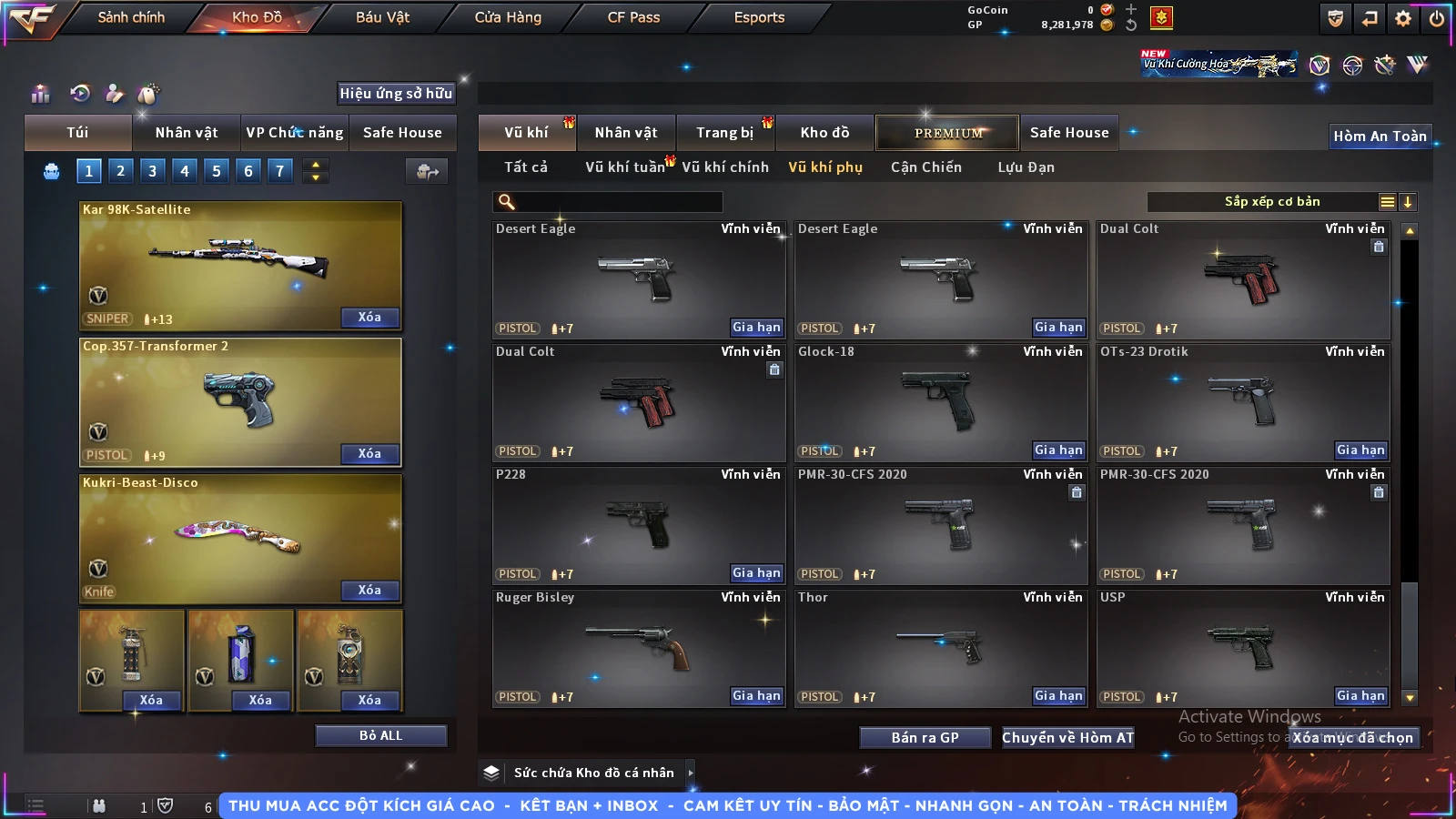1456x819 pixels.
Task: Pick the Glock-18 pistol tile
Action: [x=941, y=402]
